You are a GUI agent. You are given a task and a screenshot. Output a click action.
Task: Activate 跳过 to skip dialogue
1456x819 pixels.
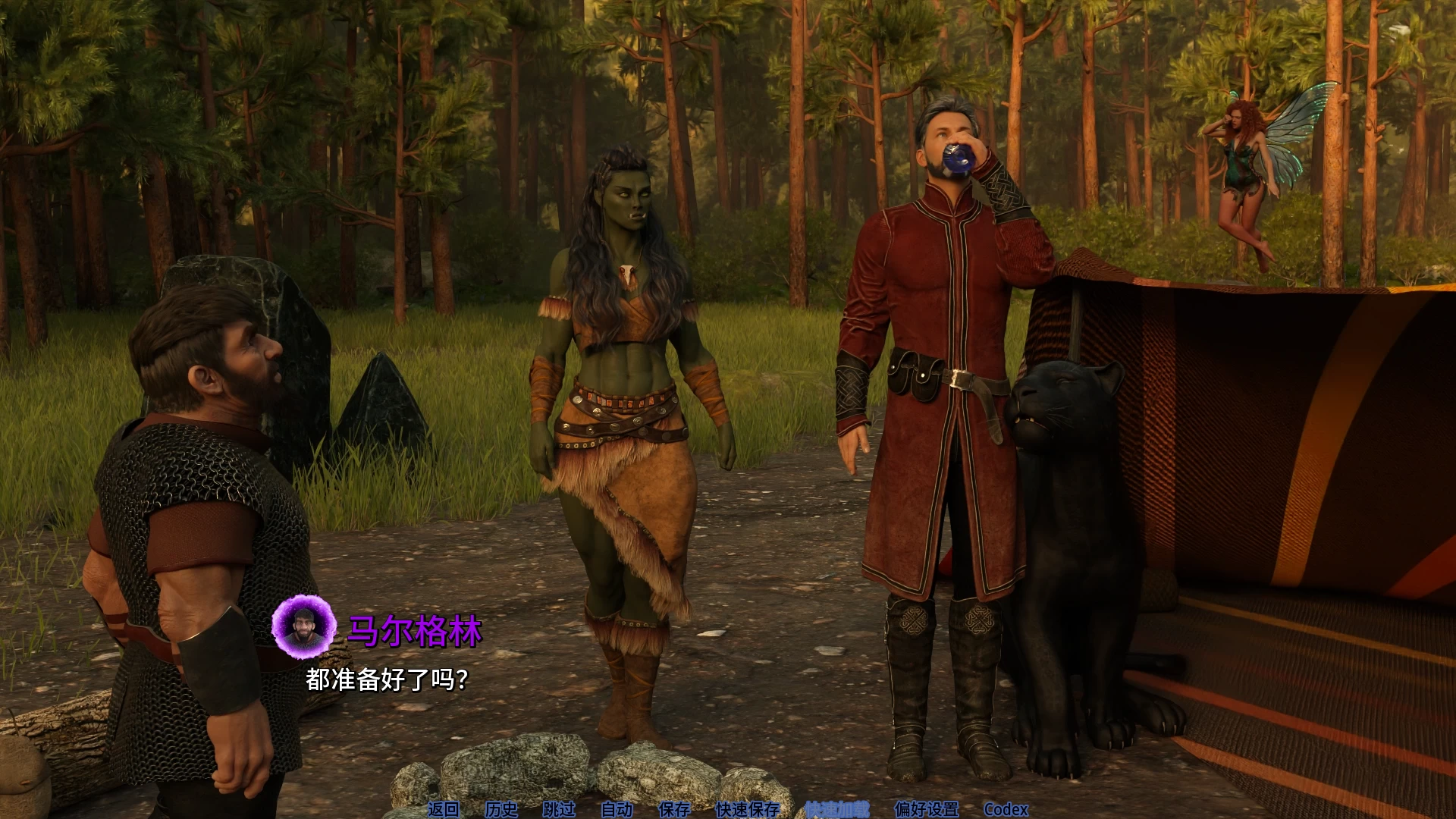click(559, 809)
